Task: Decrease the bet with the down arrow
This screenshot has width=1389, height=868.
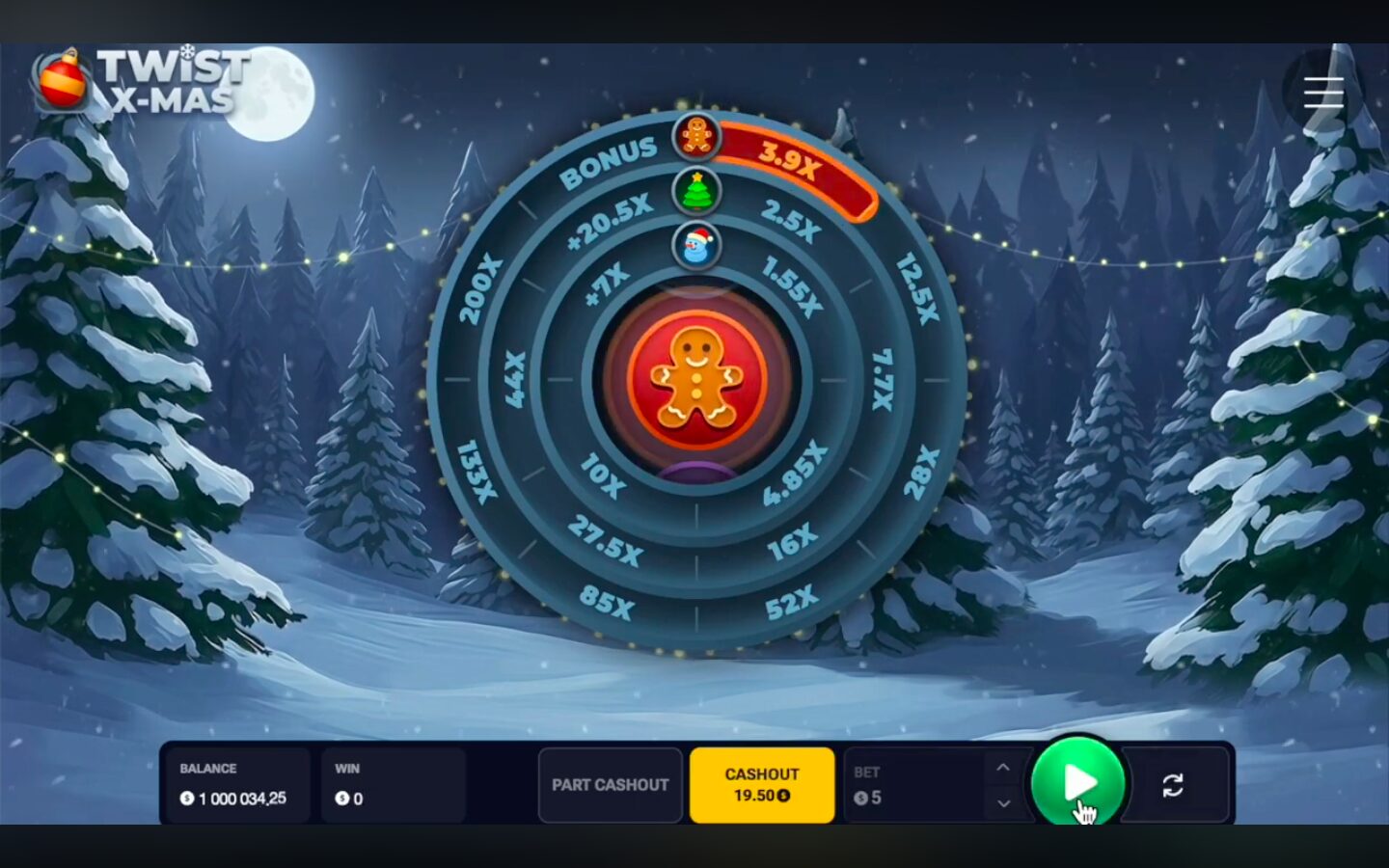Action: [1002, 803]
